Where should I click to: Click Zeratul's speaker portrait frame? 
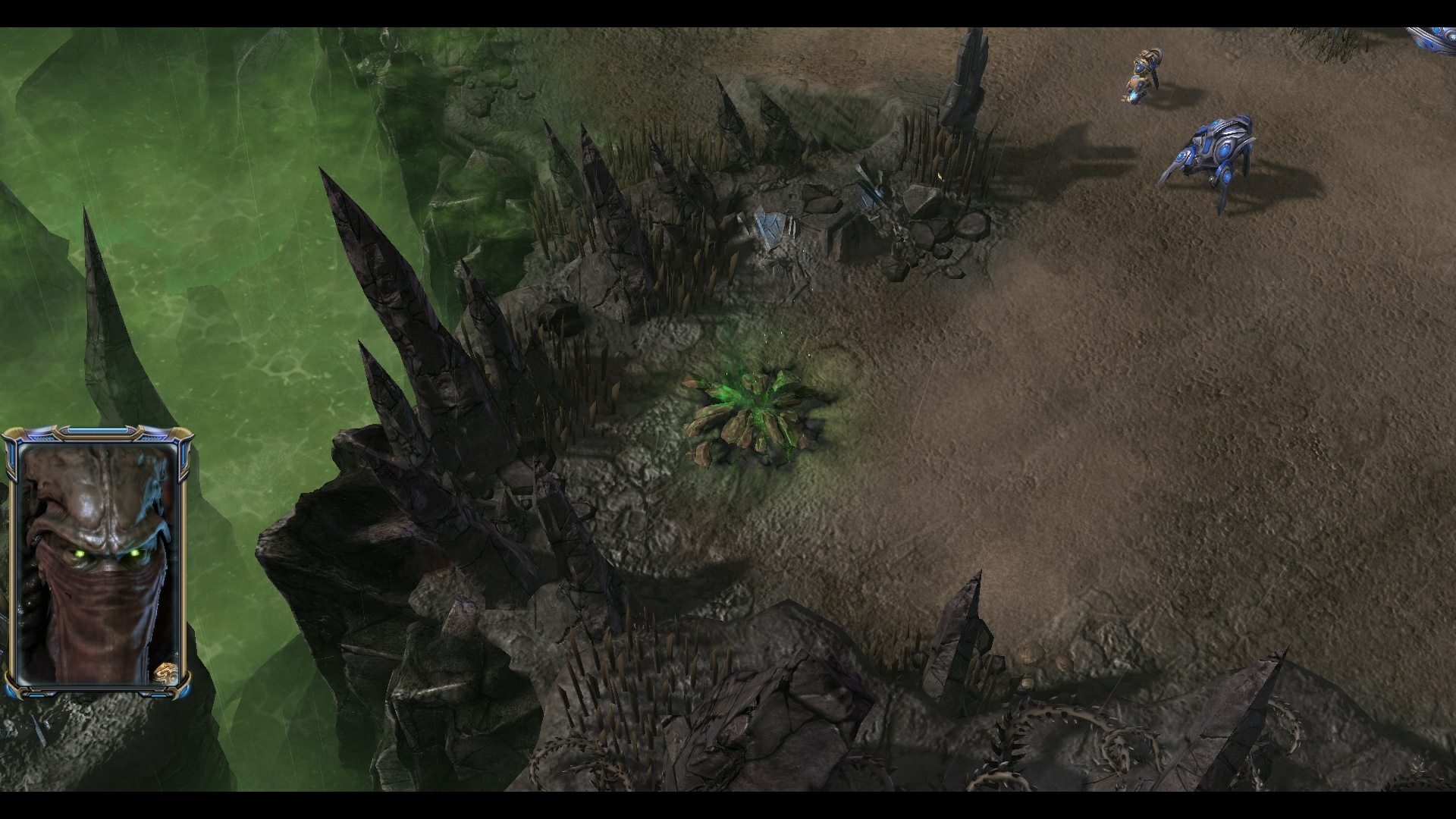[97, 561]
